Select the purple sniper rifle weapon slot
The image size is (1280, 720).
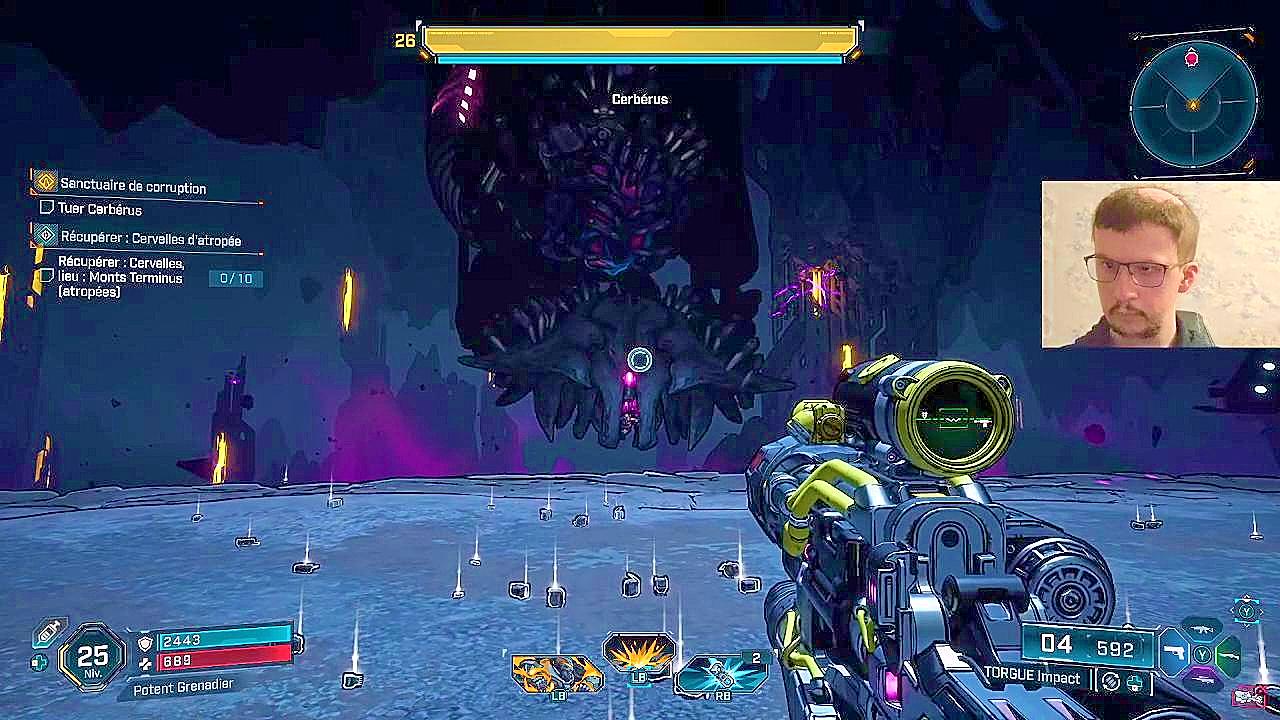1204,679
